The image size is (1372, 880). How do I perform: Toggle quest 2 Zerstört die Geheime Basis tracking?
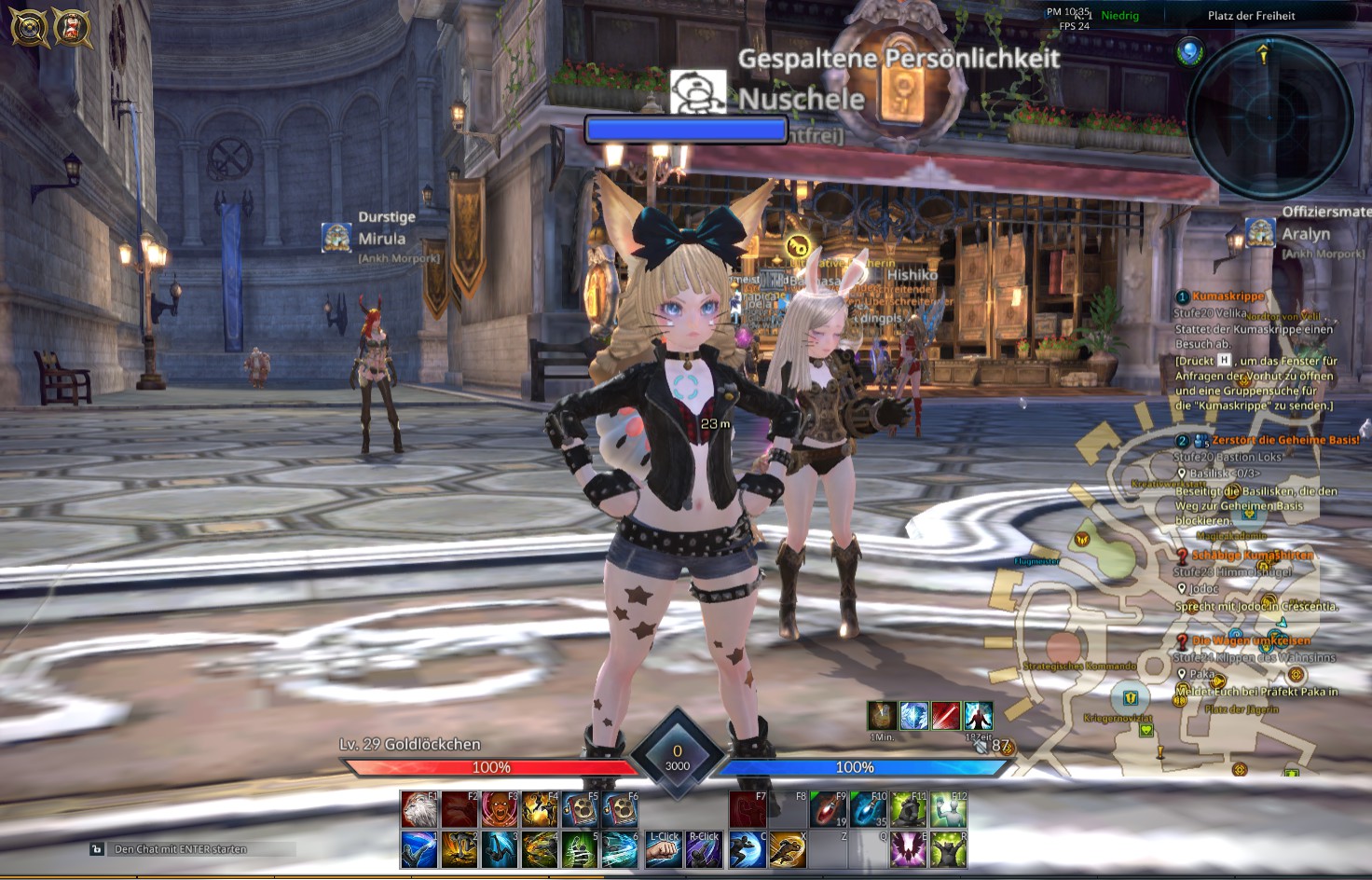pyautogui.click(x=1180, y=439)
